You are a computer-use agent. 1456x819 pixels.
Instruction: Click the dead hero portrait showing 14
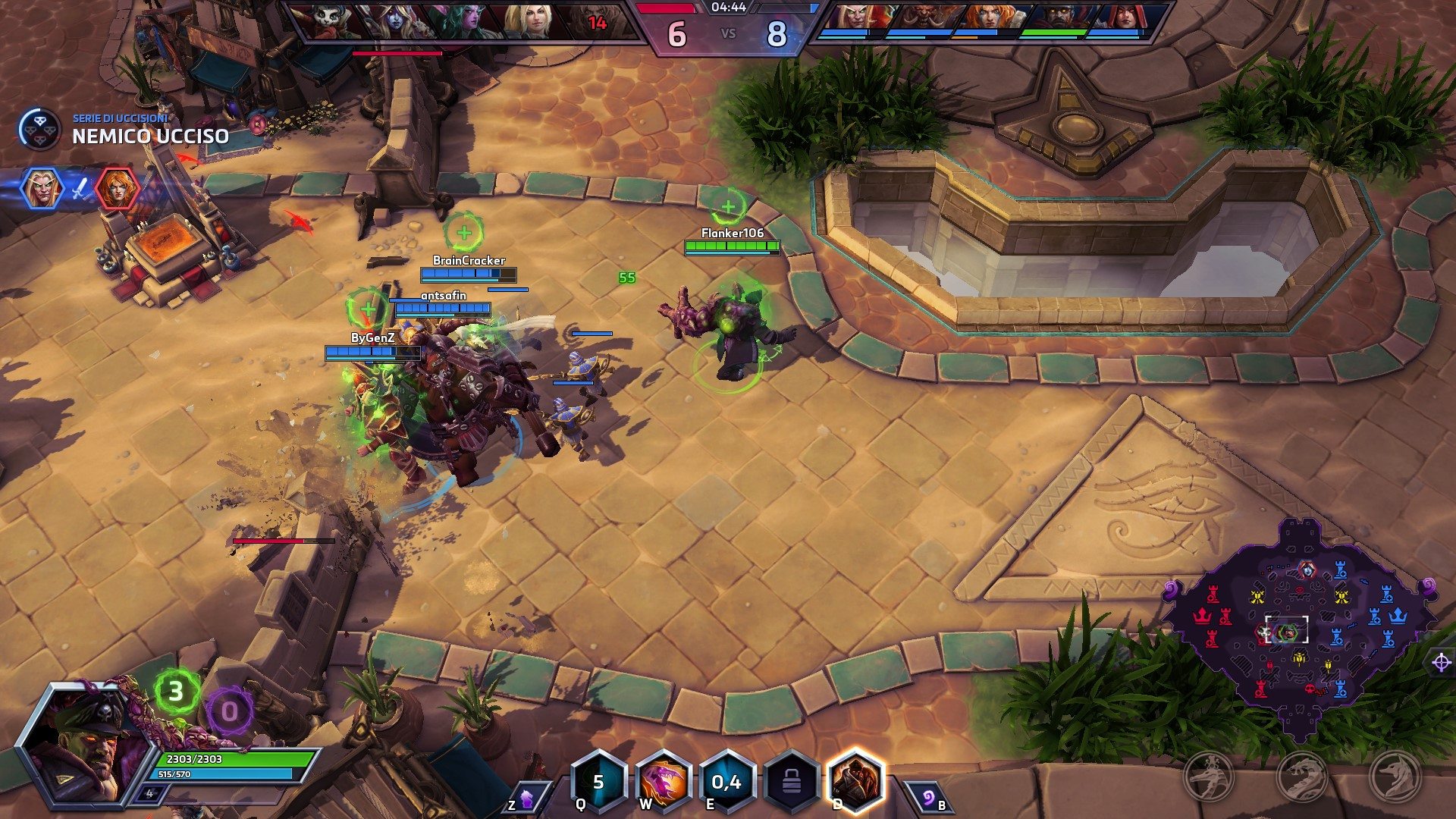point(597,20)
